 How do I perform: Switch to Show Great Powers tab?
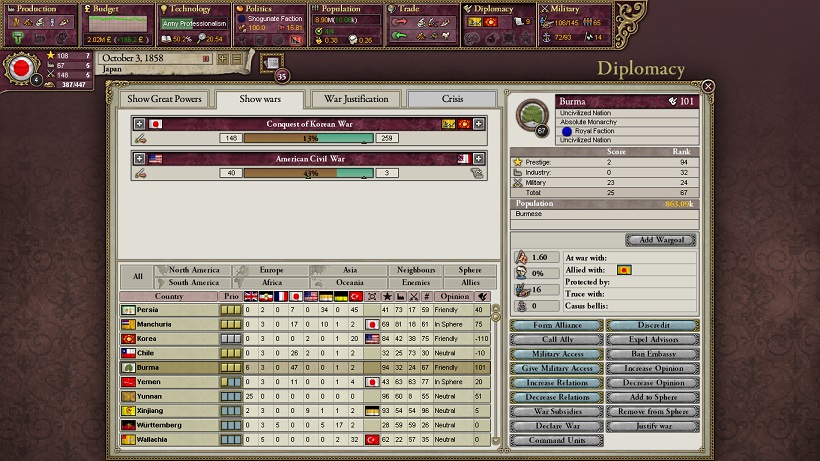(x=164, y=99)
